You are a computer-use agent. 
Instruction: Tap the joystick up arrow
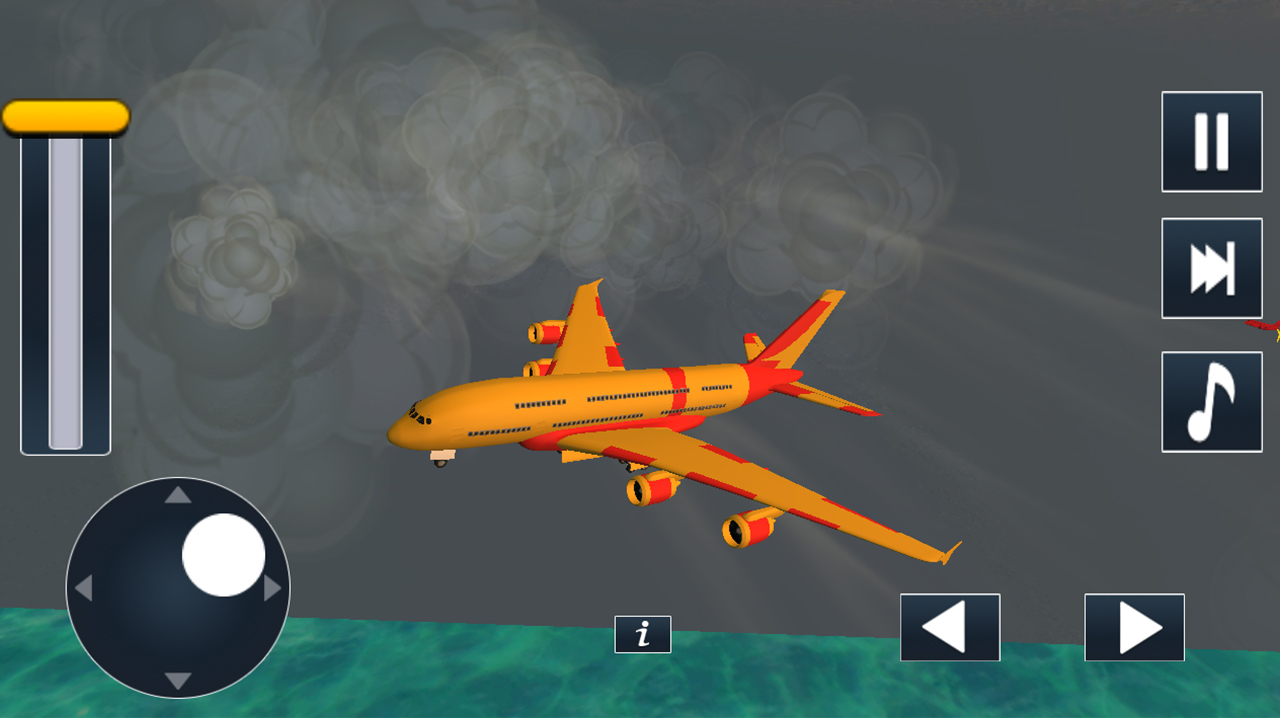click(177, 496)
